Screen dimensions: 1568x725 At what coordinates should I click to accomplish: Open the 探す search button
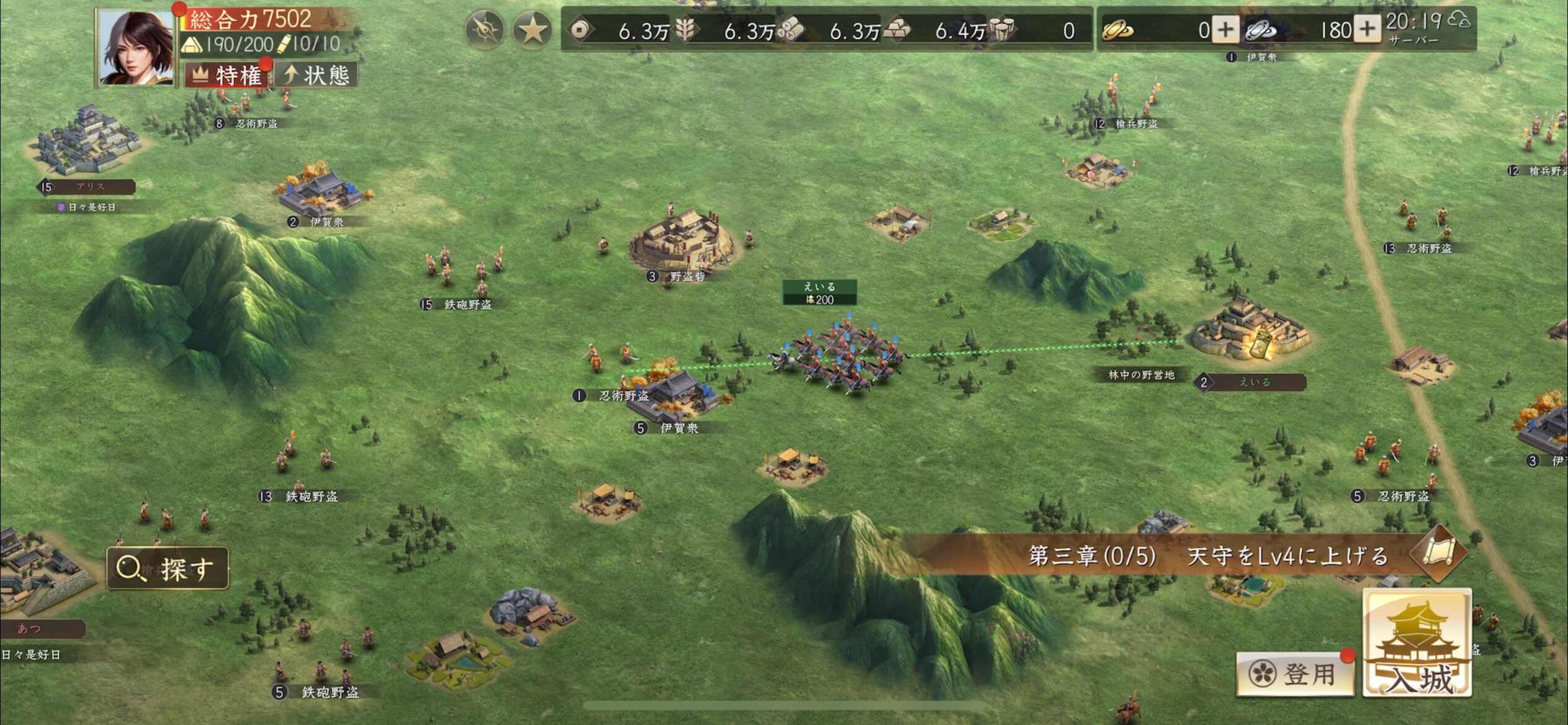click(x=168, y=568)
